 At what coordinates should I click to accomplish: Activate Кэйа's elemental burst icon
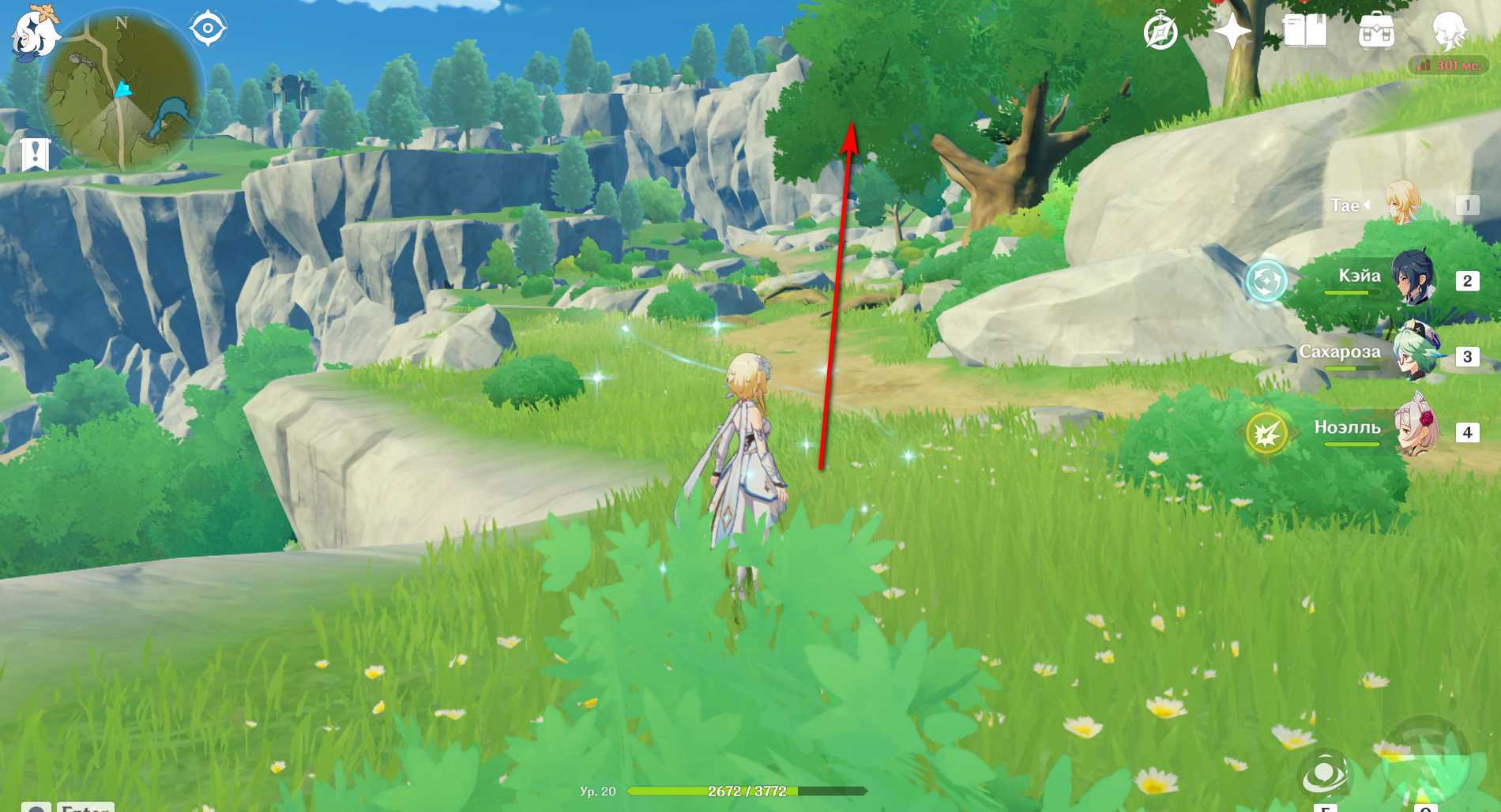(x=1266, y=281)
